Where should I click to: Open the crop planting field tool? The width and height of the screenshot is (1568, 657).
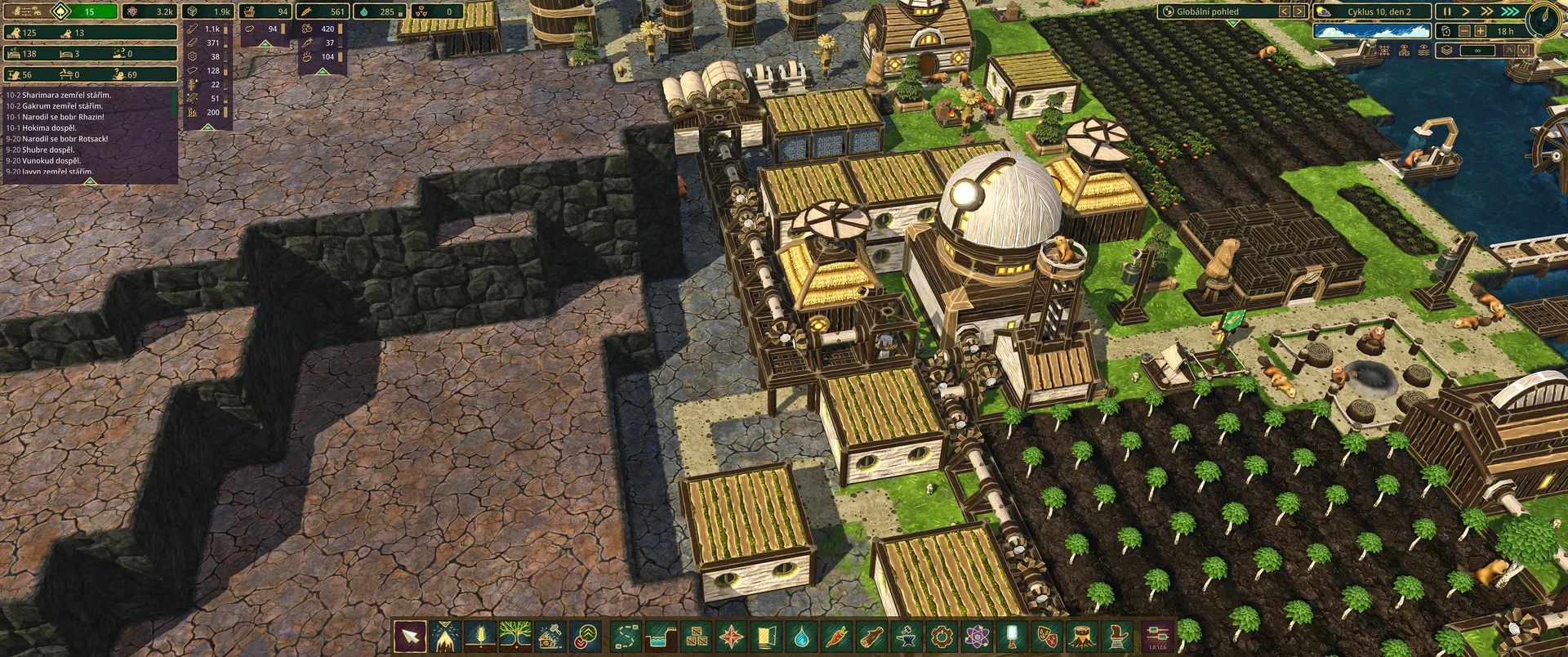pyautogui.click(x=480, y=636)
